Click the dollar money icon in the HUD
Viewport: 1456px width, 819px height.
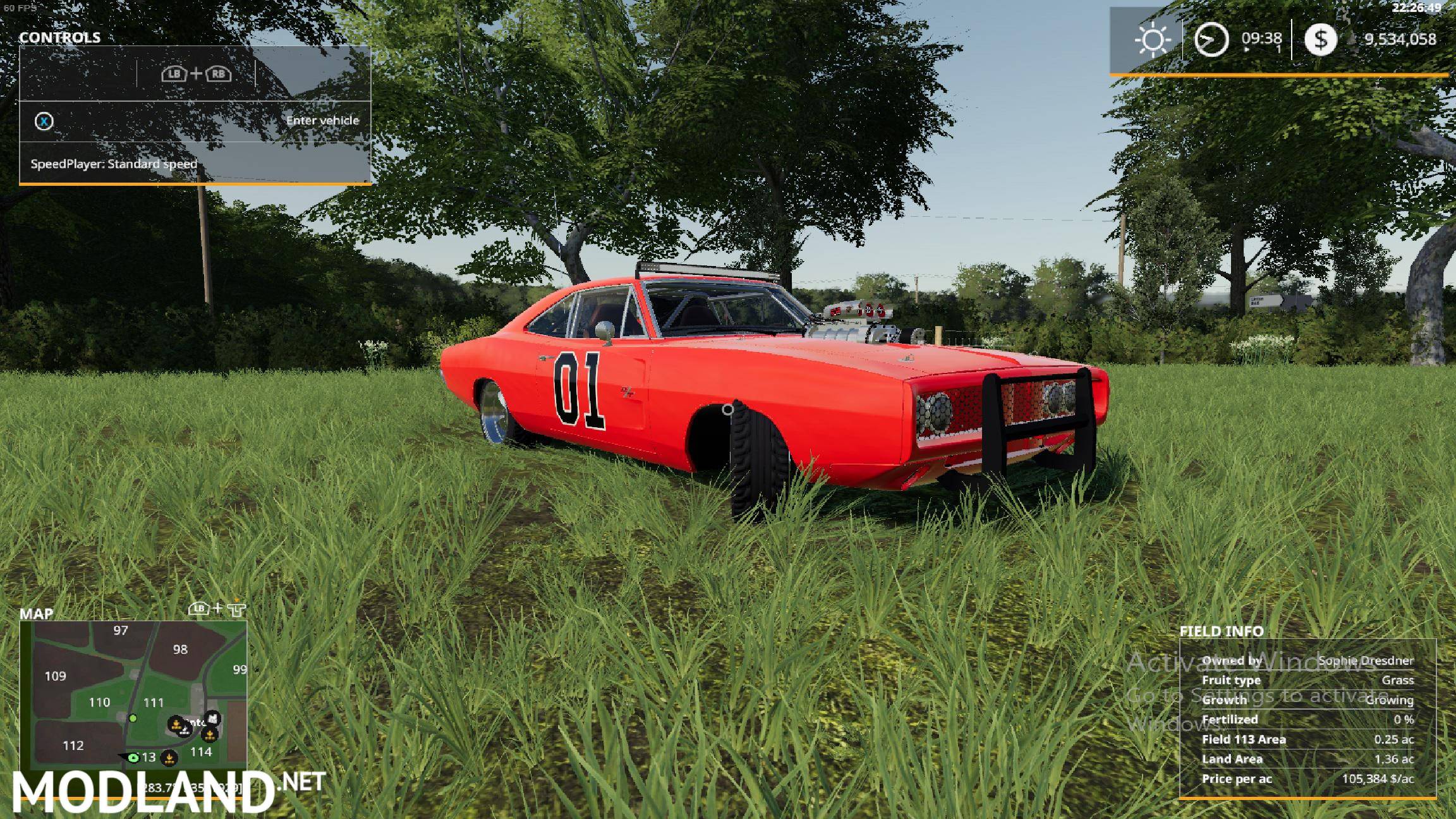pos(1321,40)
